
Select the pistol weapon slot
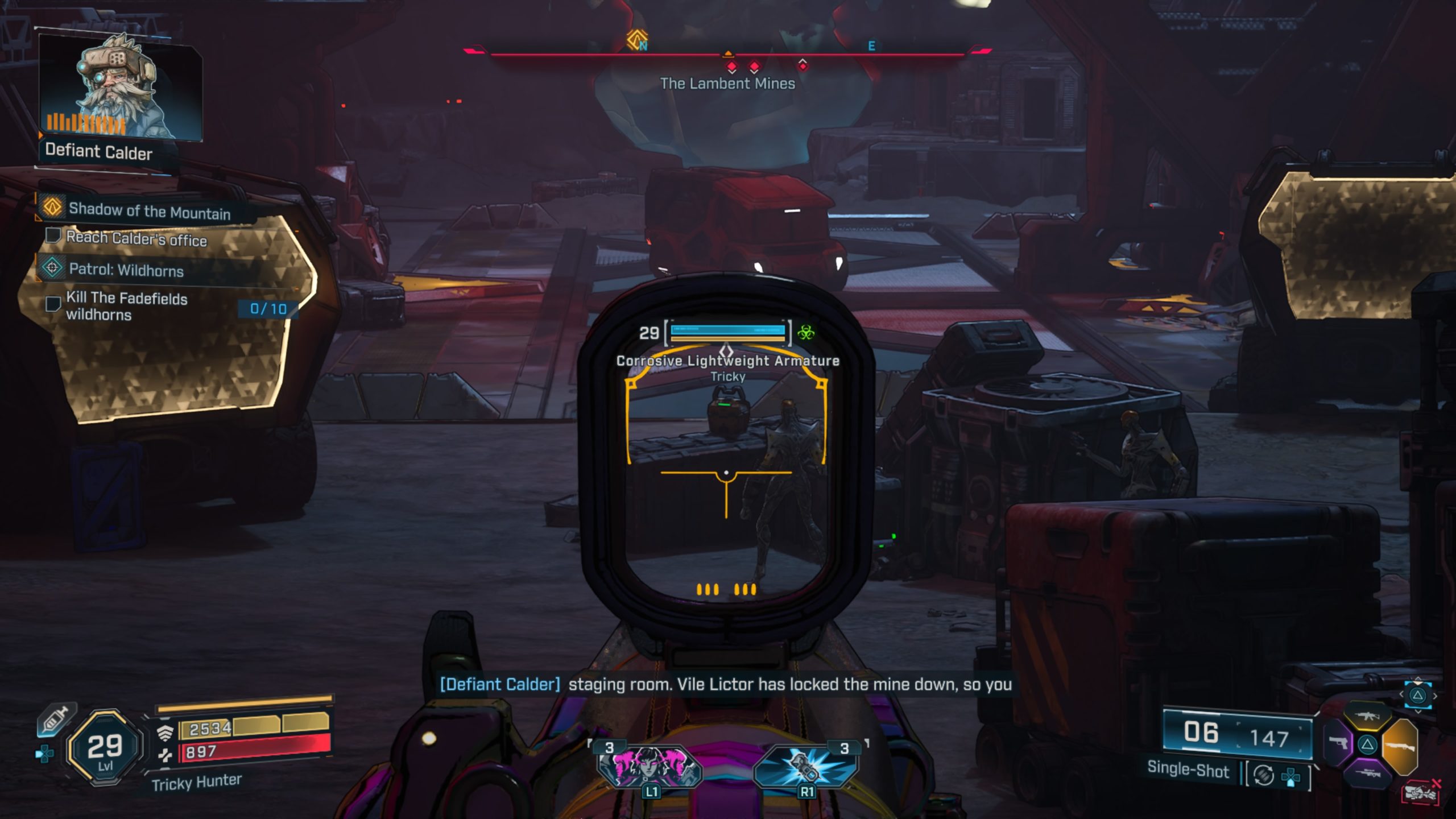click(1338, 743)
